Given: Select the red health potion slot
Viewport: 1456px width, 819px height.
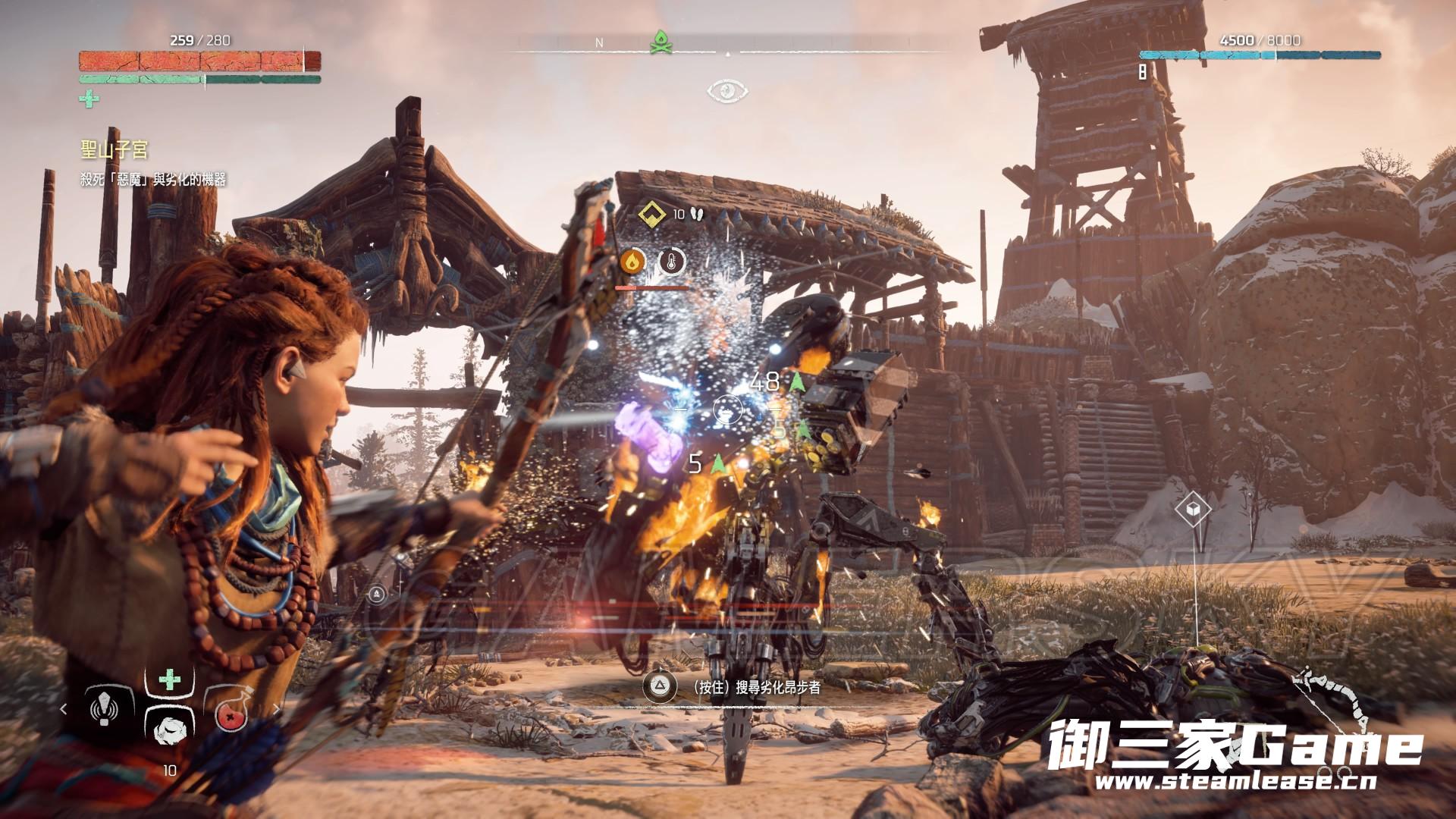Looking at the screenshot, I should coord(230,713).
